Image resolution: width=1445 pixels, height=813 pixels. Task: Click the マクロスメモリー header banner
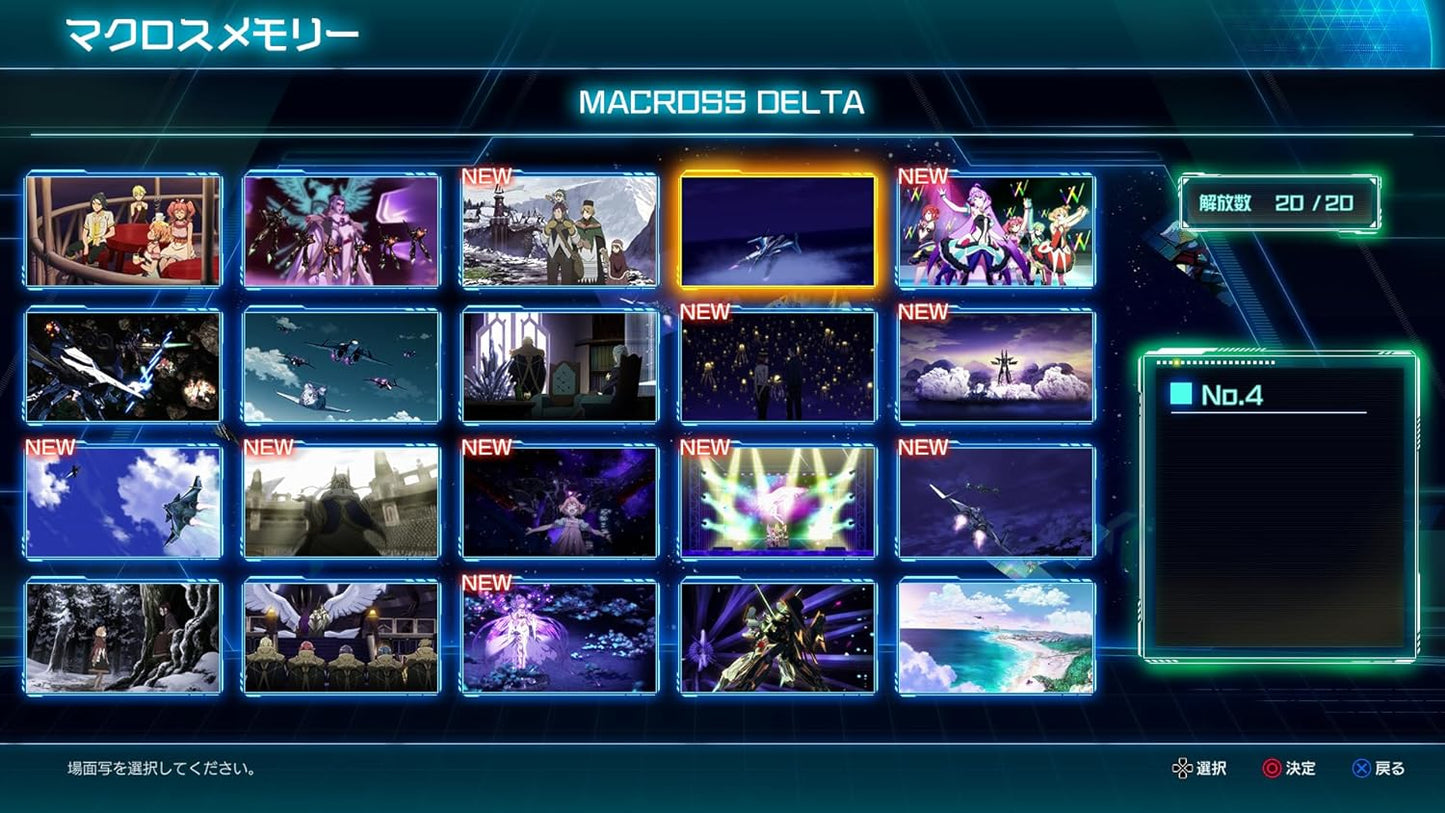210,32
